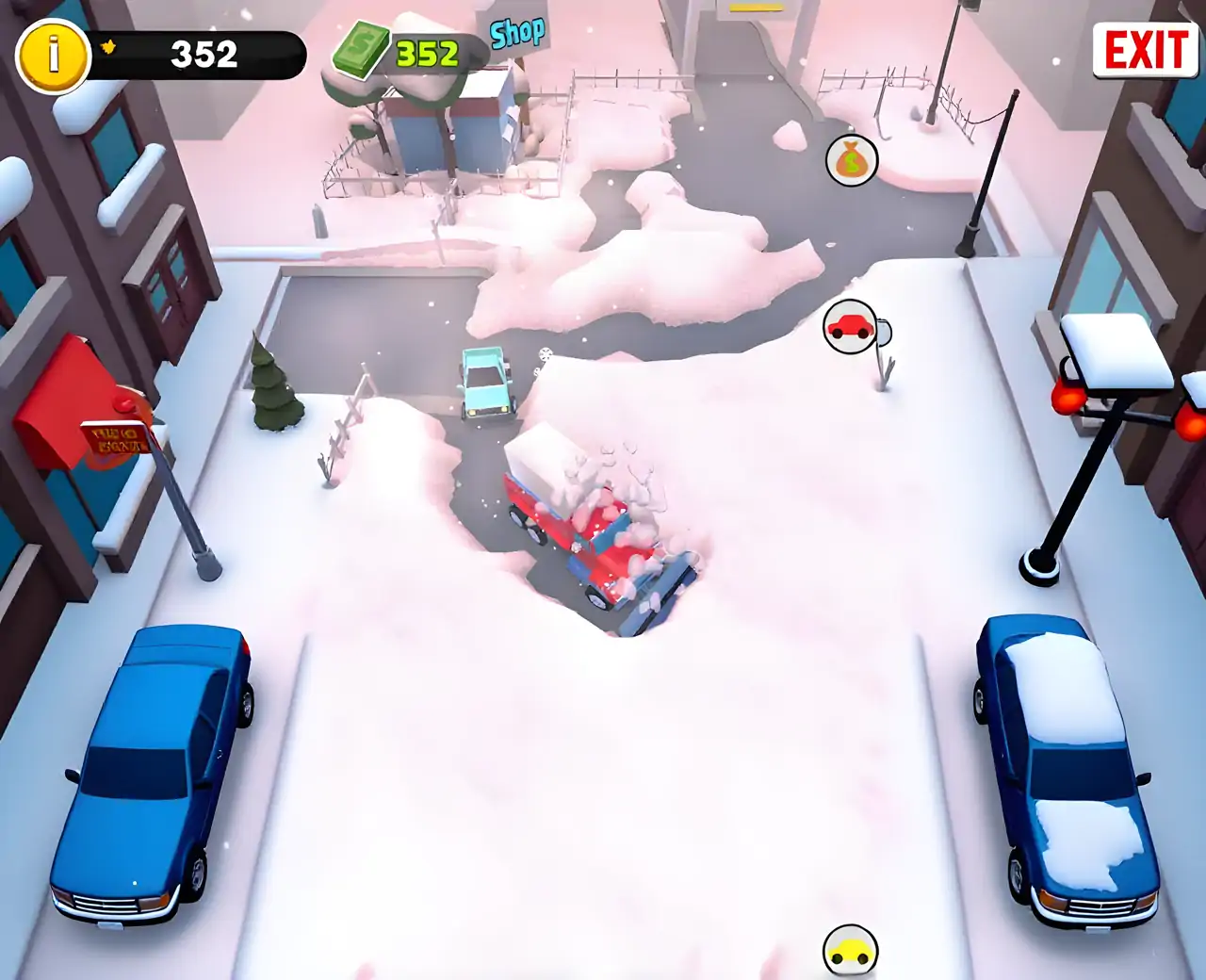Tap the yellow car marker icon
The height and width of the screenshot is (980, 1206).
850,952
